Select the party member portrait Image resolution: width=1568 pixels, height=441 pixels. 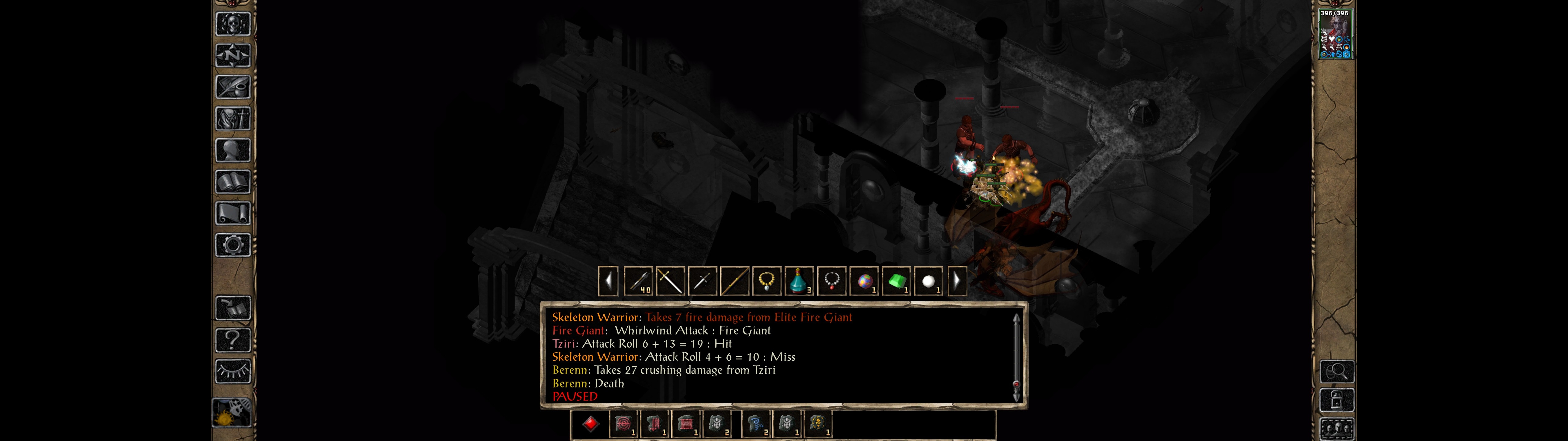1334,33
